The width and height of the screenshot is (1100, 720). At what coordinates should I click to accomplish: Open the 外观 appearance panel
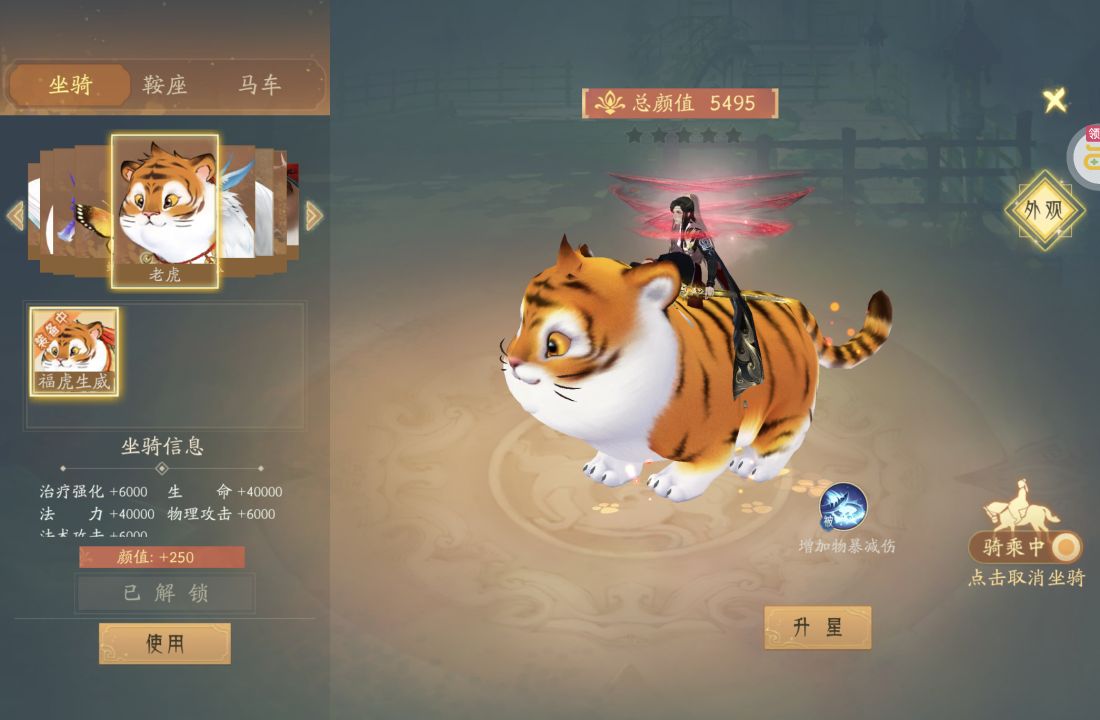(x=1045, y=211)
